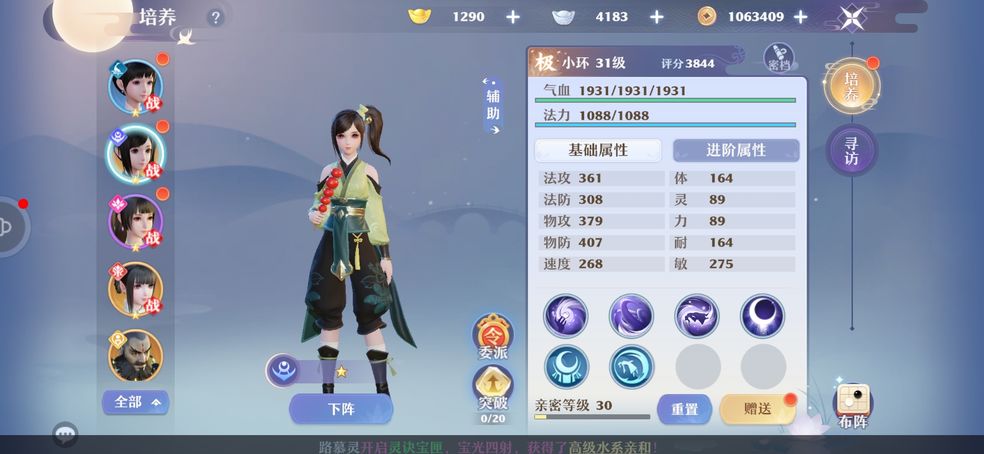Select the 培养 side tab
The height and width of the screenshot is (454, 984).
851,87
